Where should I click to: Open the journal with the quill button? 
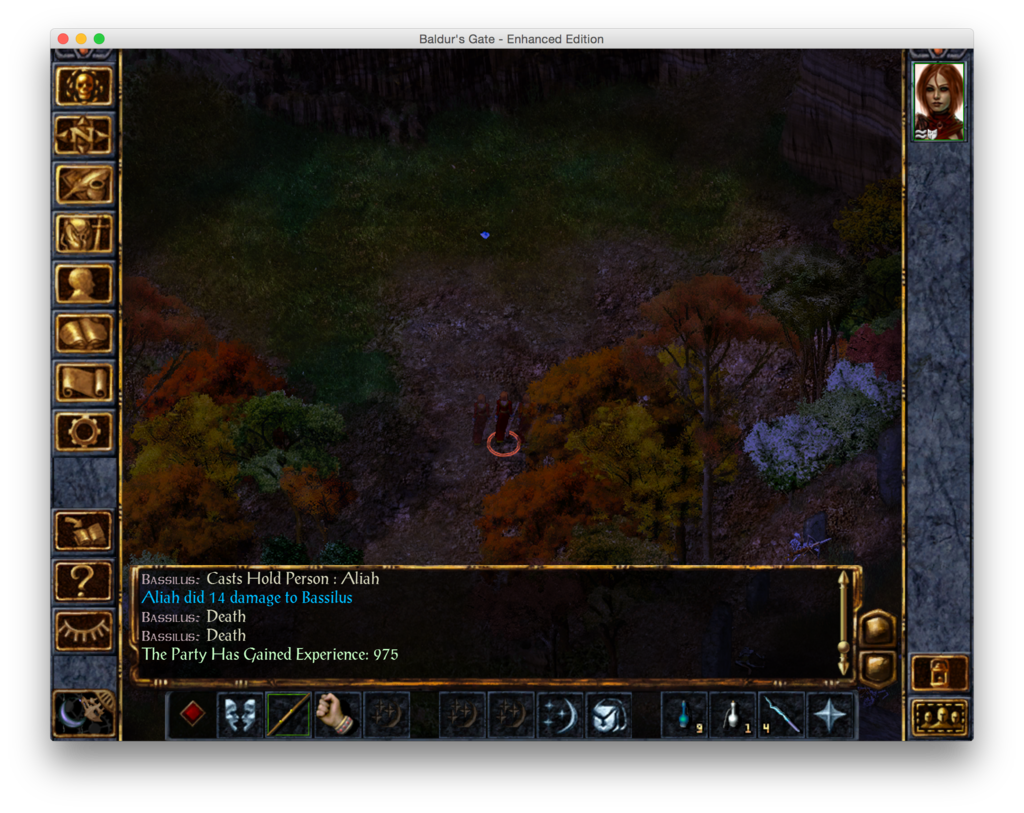tap(84, 184)
